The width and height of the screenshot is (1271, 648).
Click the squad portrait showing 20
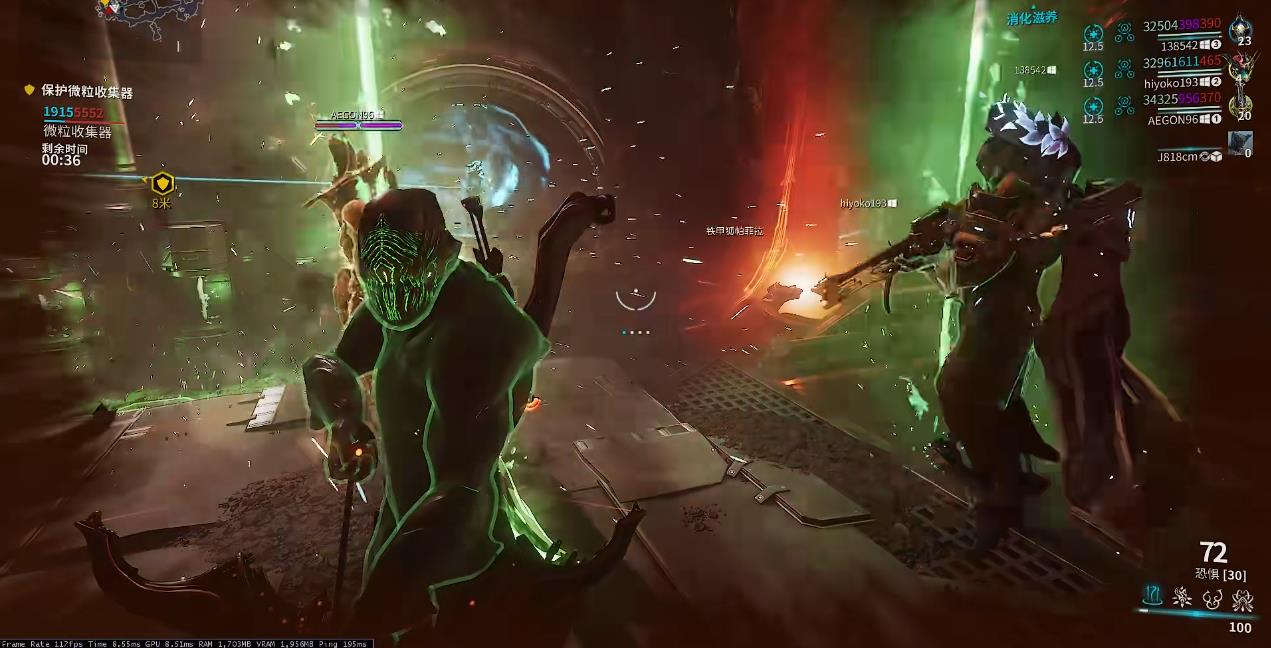click(x=1241, y=103)
